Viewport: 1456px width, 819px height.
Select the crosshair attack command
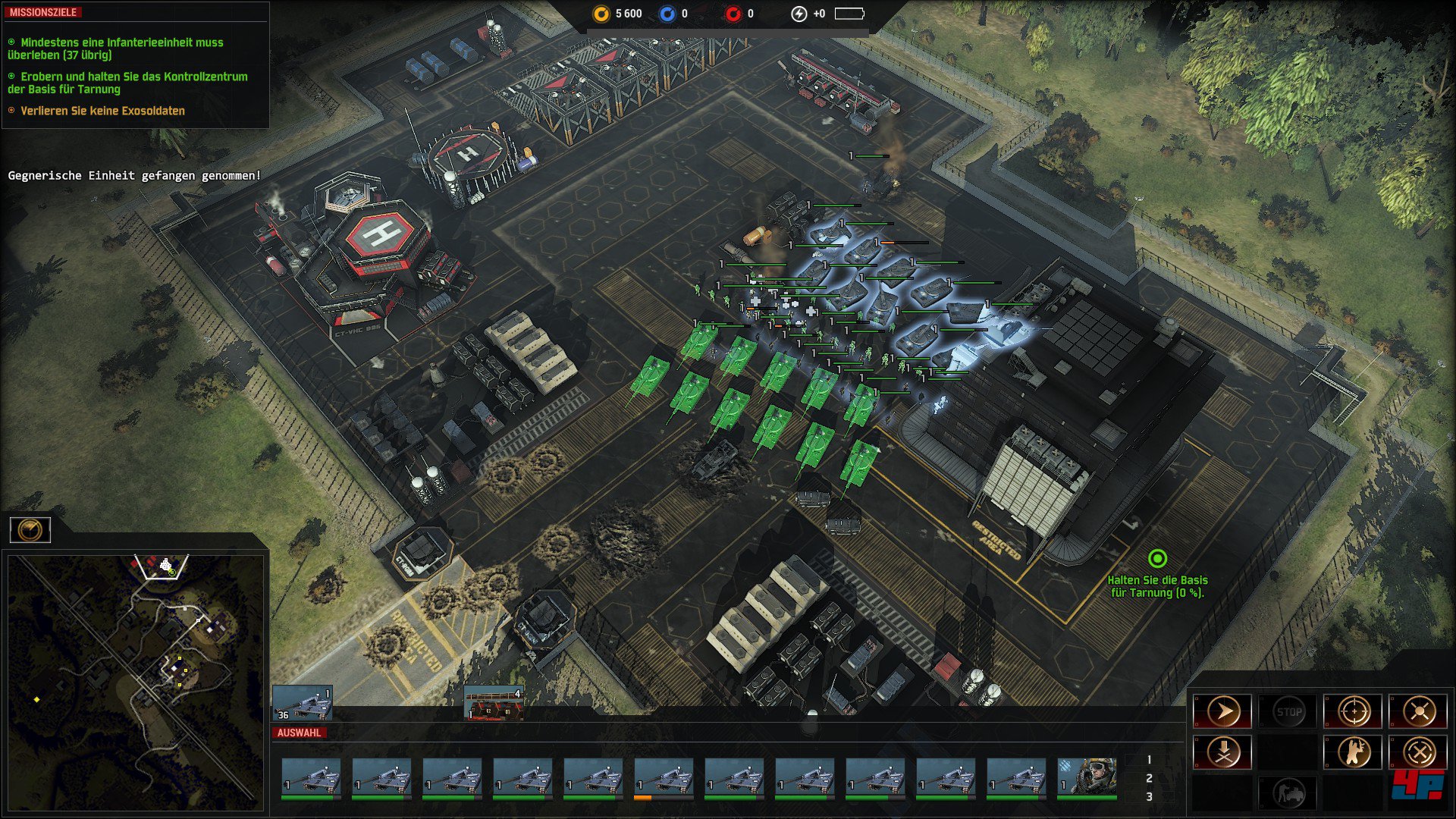pyautogui.click(x=1354, y=712)
